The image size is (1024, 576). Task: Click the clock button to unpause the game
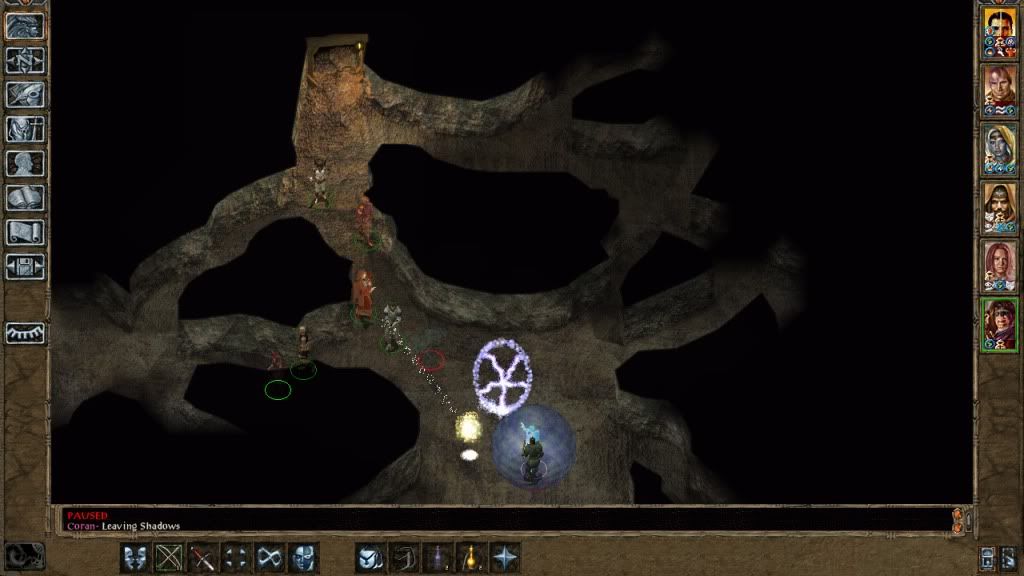tap(24, 556)
